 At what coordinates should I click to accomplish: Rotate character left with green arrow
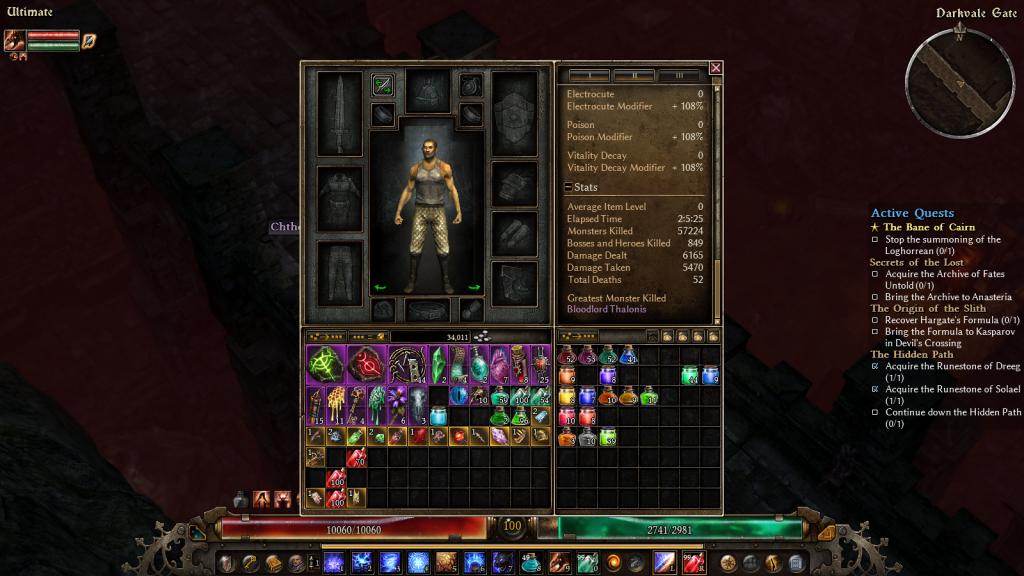pos(380,288)
